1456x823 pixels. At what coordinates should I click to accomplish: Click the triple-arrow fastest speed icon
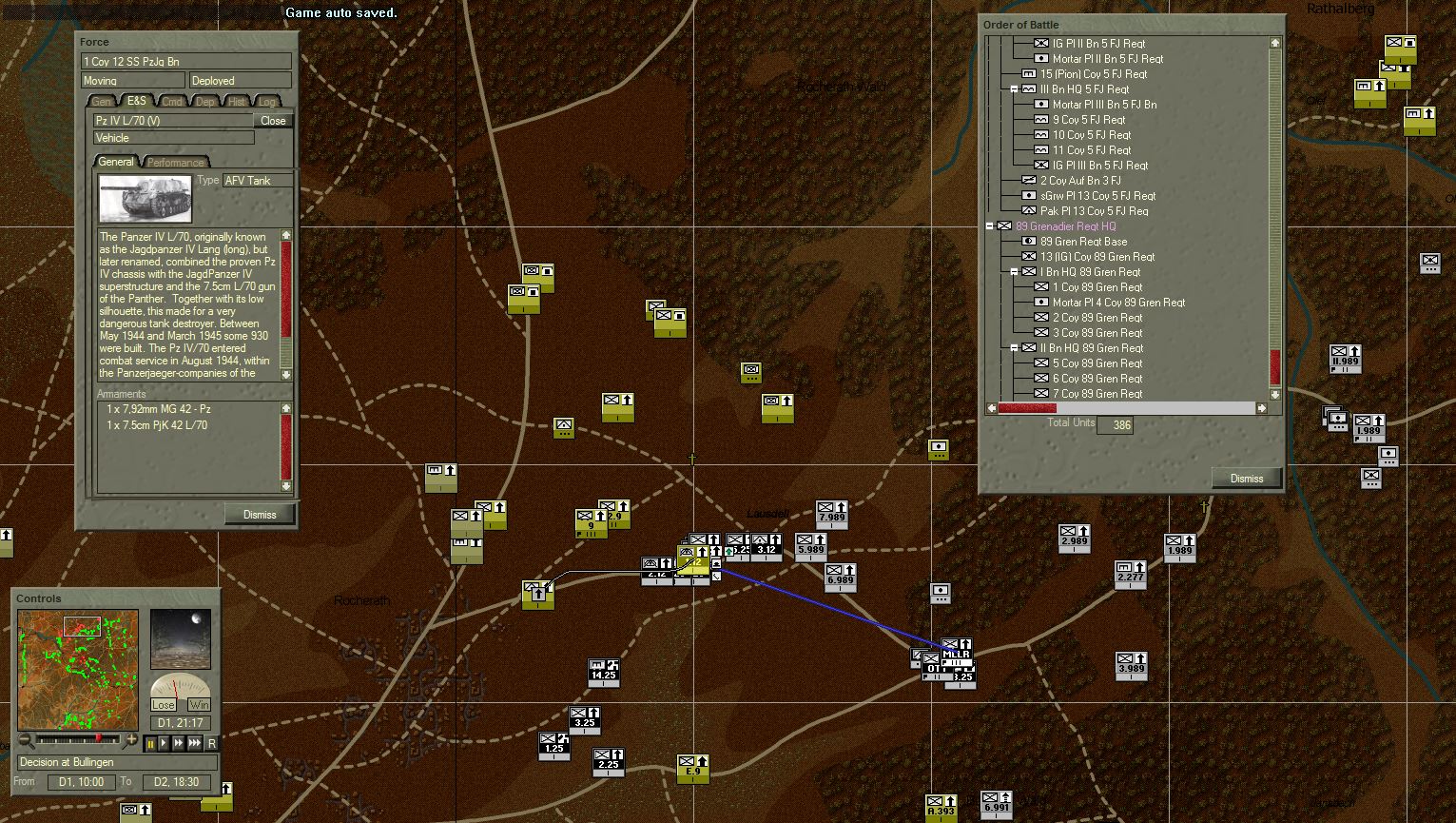click(194, 745)
